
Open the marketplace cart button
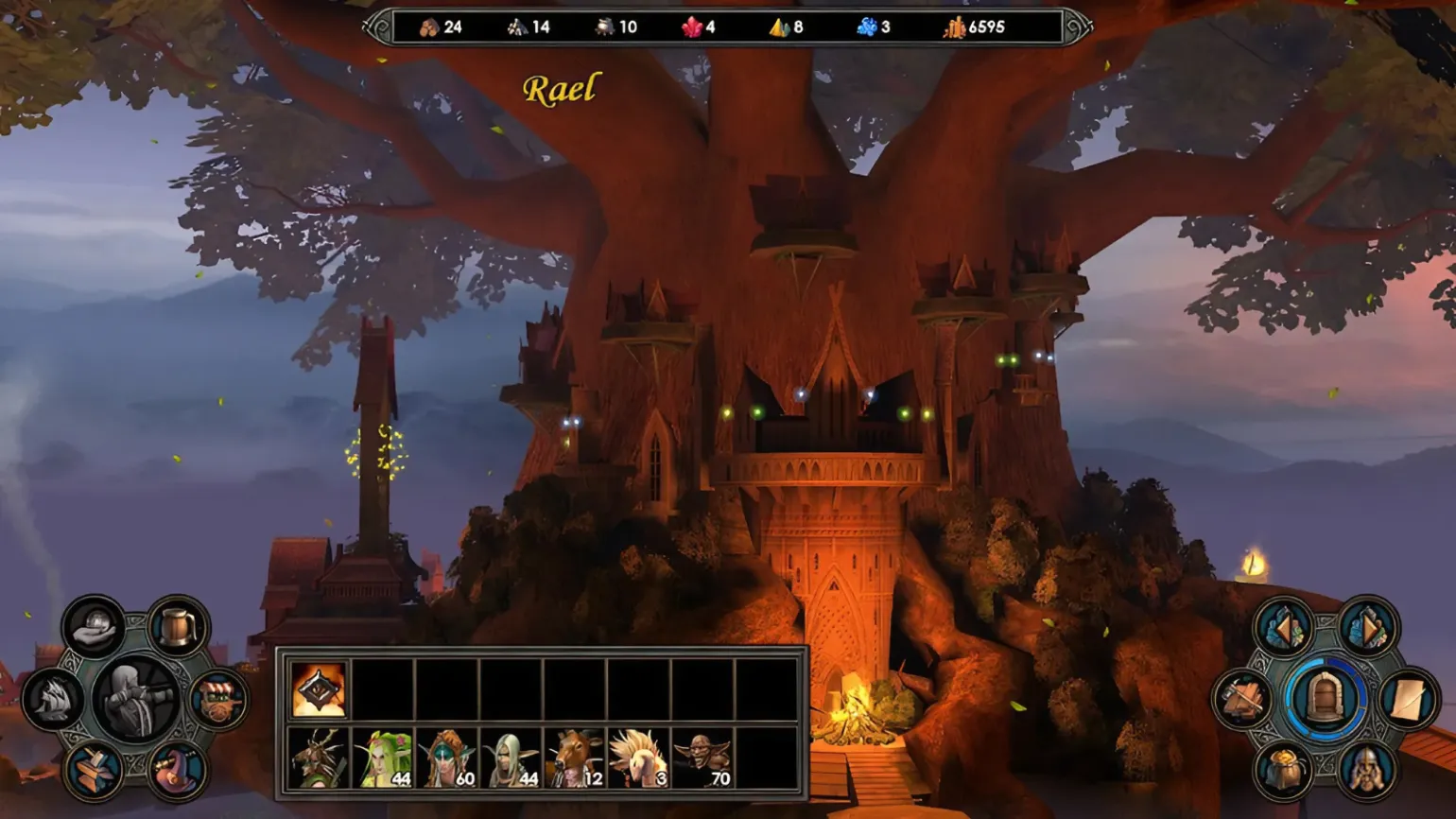tap(218, 701)
